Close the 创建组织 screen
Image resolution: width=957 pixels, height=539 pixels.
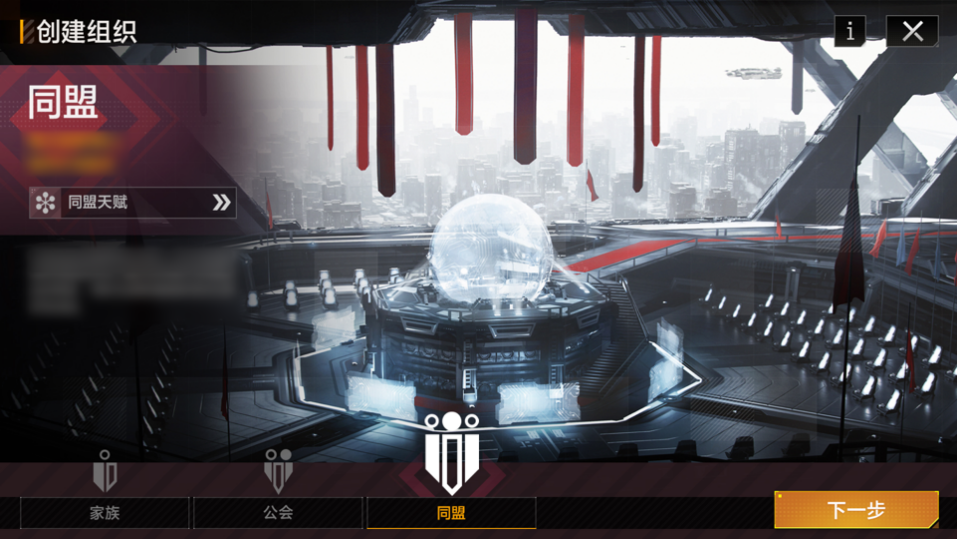[911, 31]
